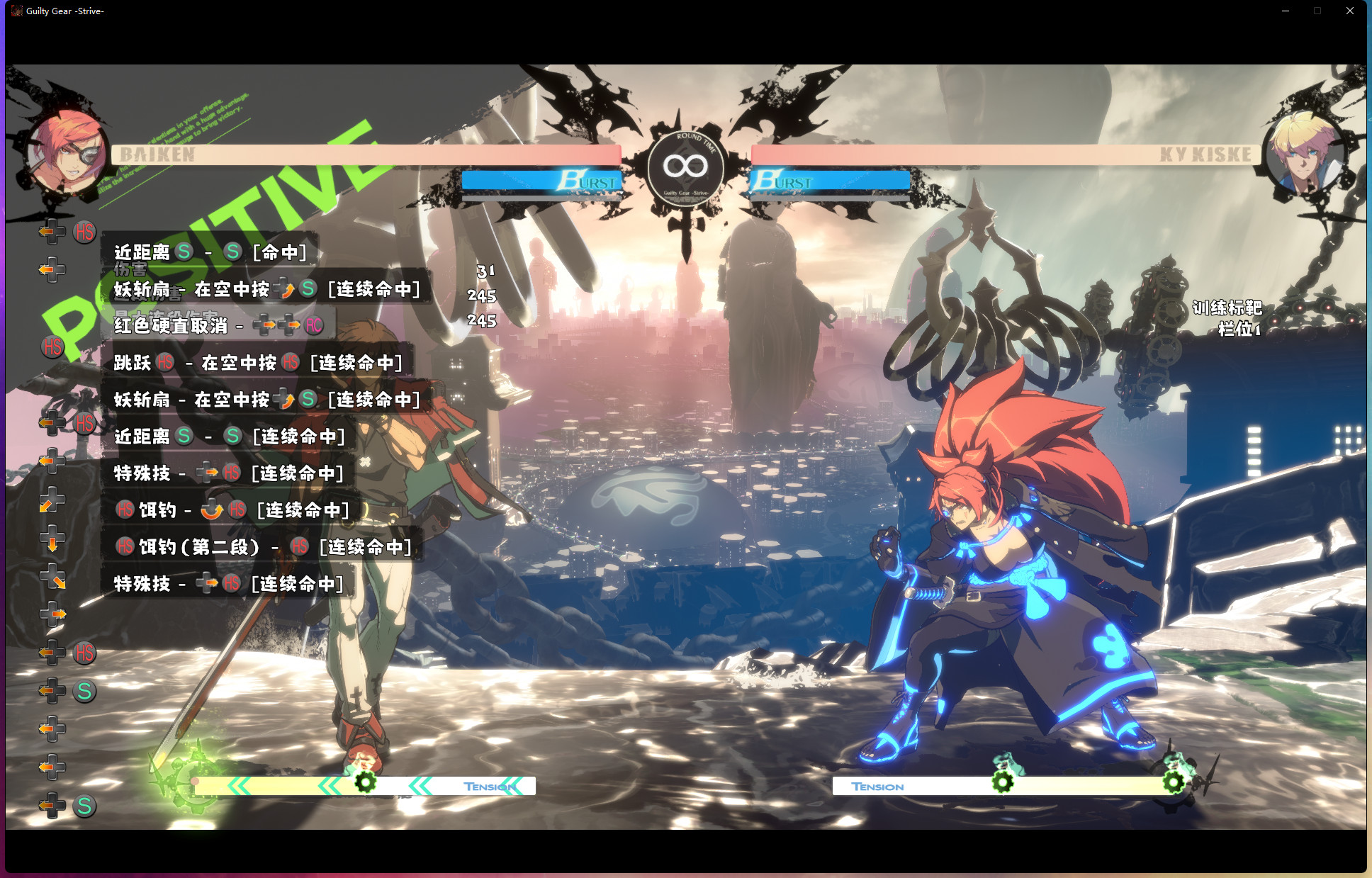This screenshot has height=878, width=1372.
Task: Select the HS button icon in the input history
Action: [84, 232]
